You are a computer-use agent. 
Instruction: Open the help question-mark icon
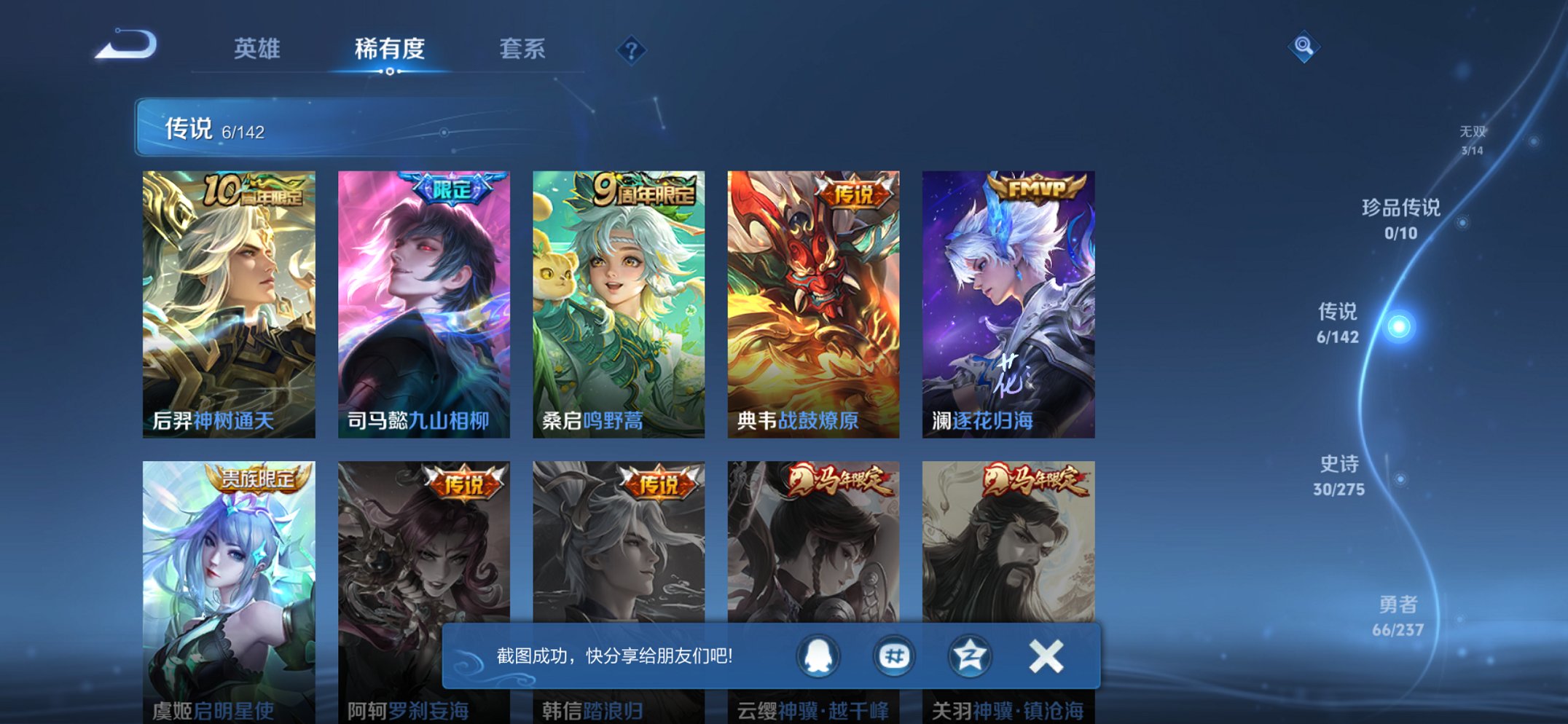point(632,50)
